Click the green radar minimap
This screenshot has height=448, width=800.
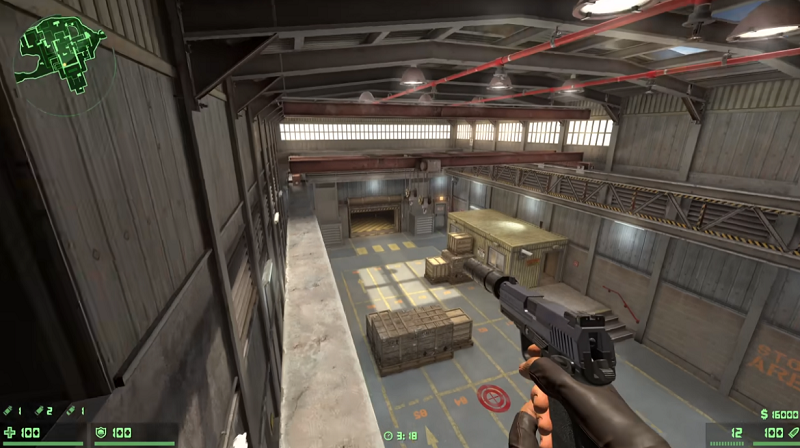point(61,53)
